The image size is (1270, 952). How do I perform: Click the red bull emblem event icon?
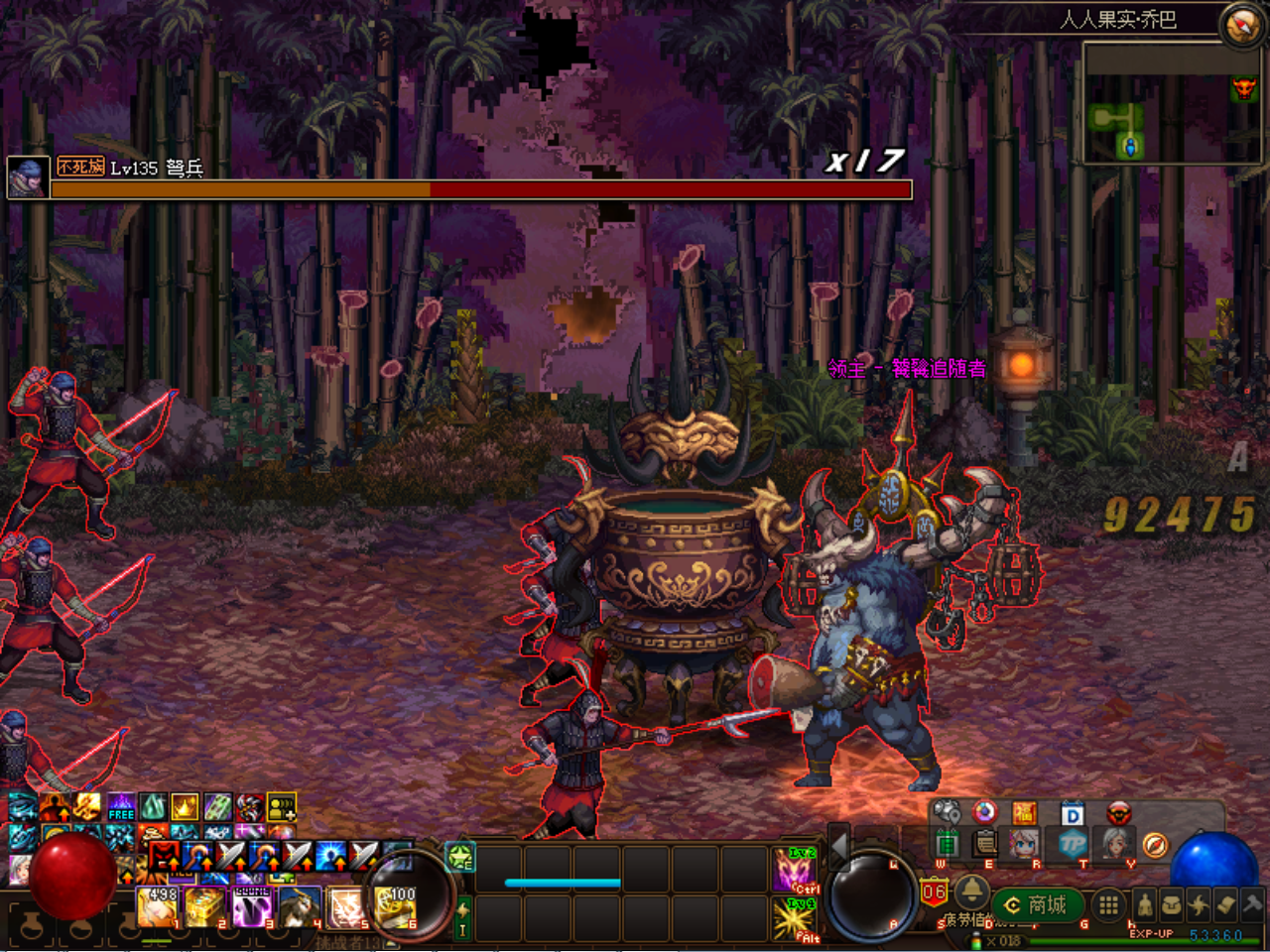point(1119,812)
